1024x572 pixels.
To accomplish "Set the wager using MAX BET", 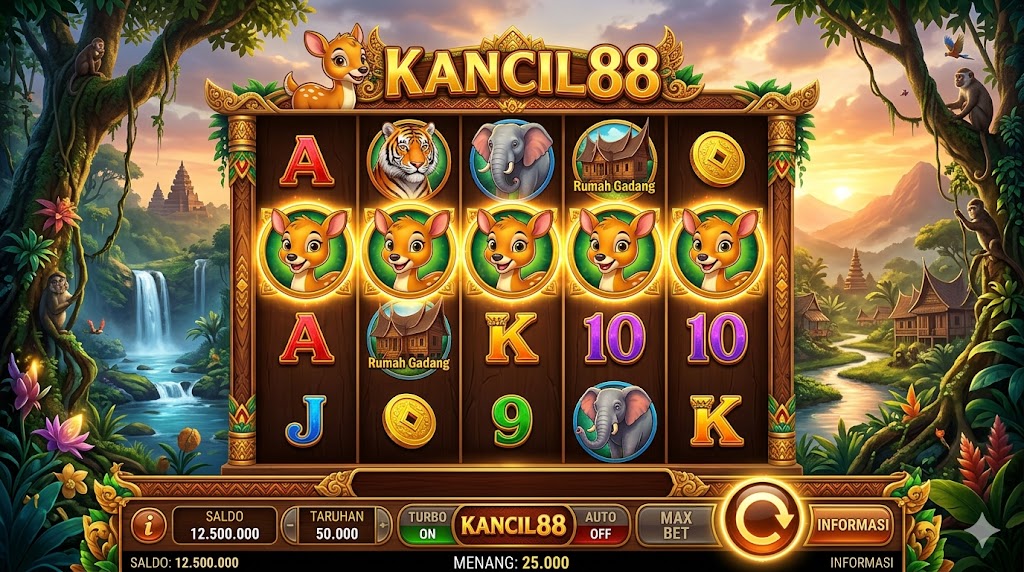I will (x=677, y=524).
